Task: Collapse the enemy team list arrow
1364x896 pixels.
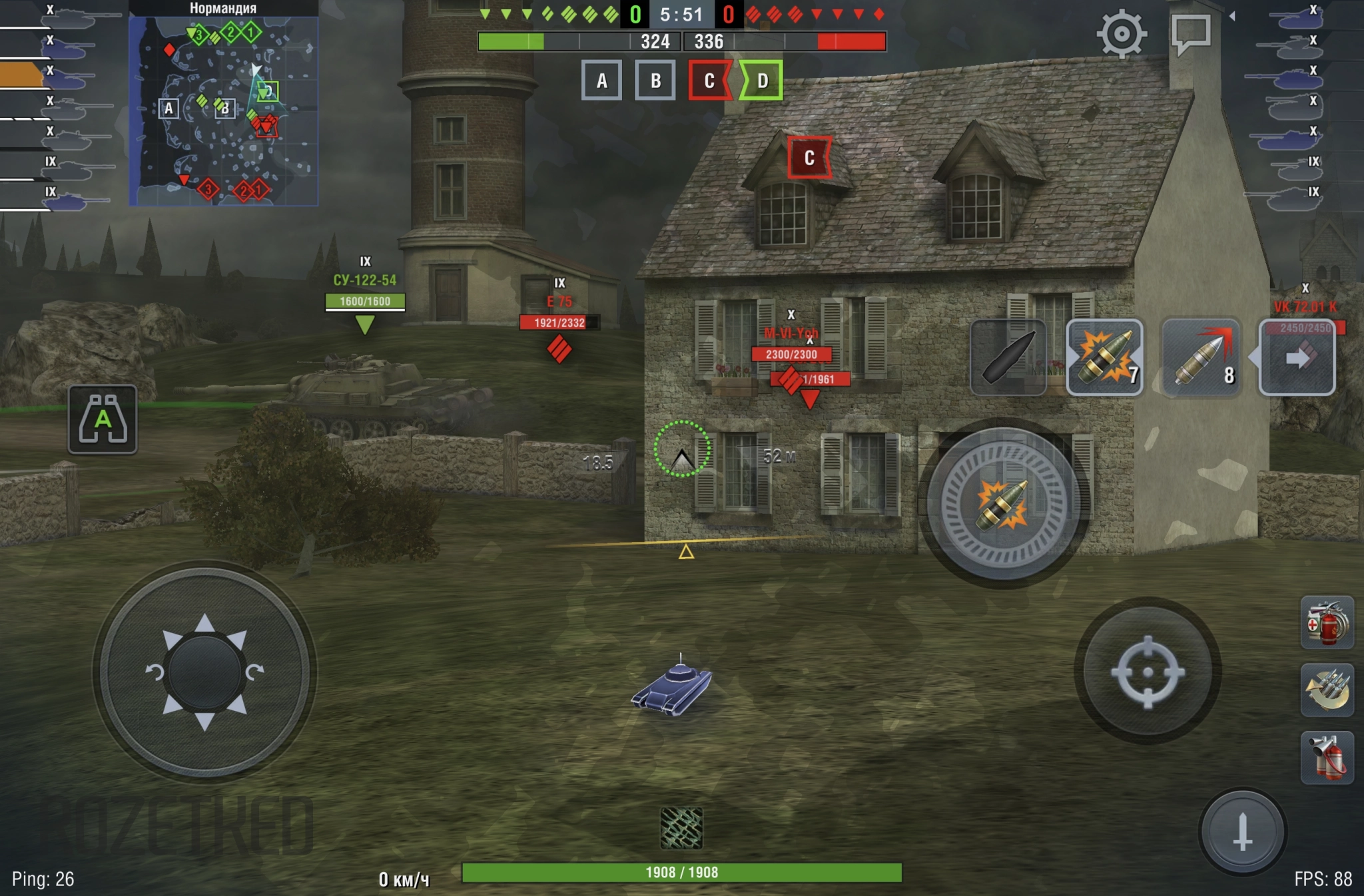Action: [x=1232, y=16]
